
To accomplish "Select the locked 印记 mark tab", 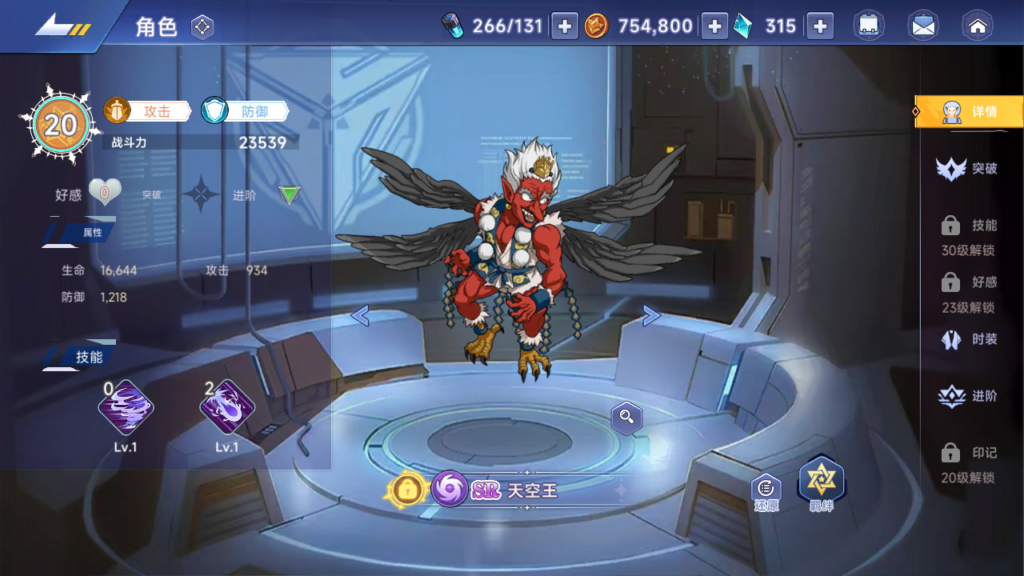I will point(967,464).
